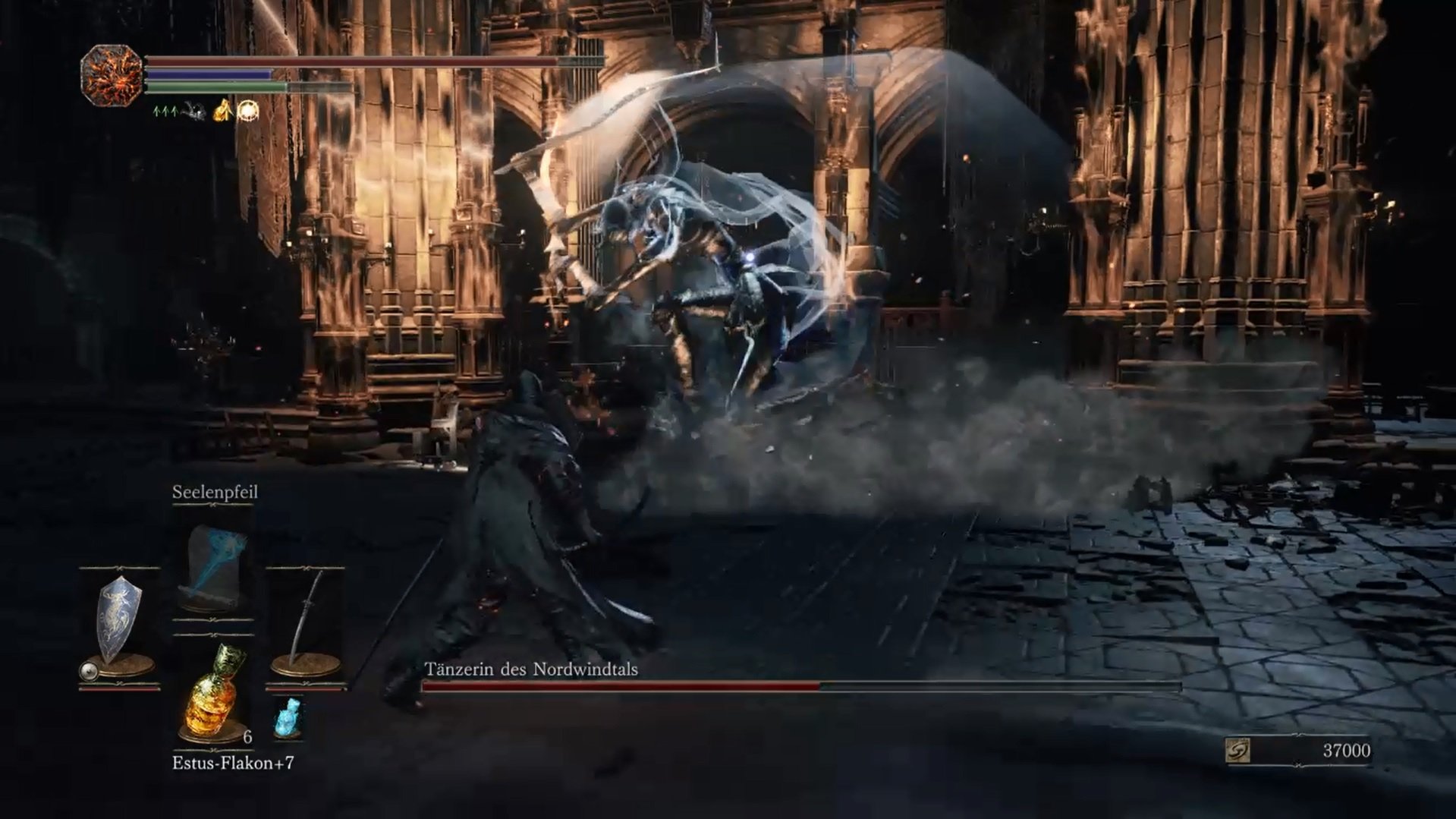The image size is (1456, 819).
Task: Click the Seelenpfeil label text
Action: click(215, 492)
